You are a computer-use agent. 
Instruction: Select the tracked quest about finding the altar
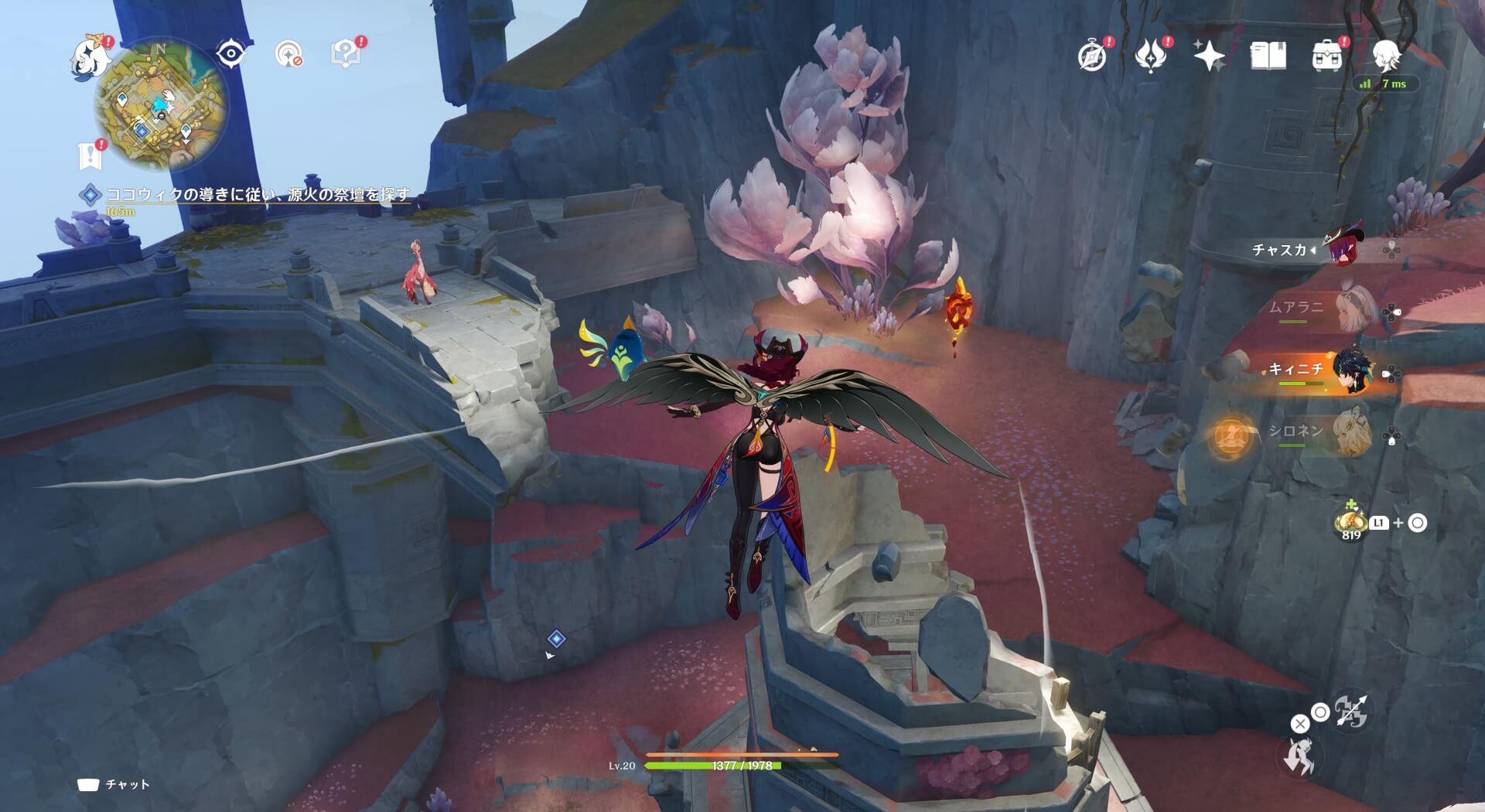pos(258,195)
